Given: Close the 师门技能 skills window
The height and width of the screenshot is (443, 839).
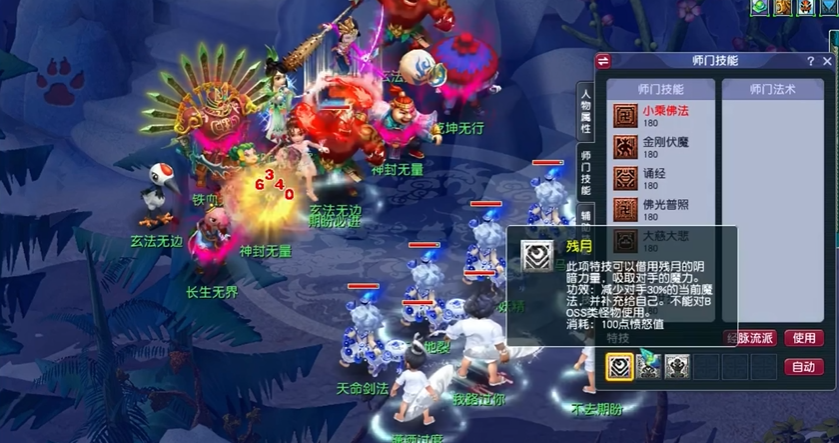Looking at the screenshot, I should pyautogui.click(x=828, y=60).
